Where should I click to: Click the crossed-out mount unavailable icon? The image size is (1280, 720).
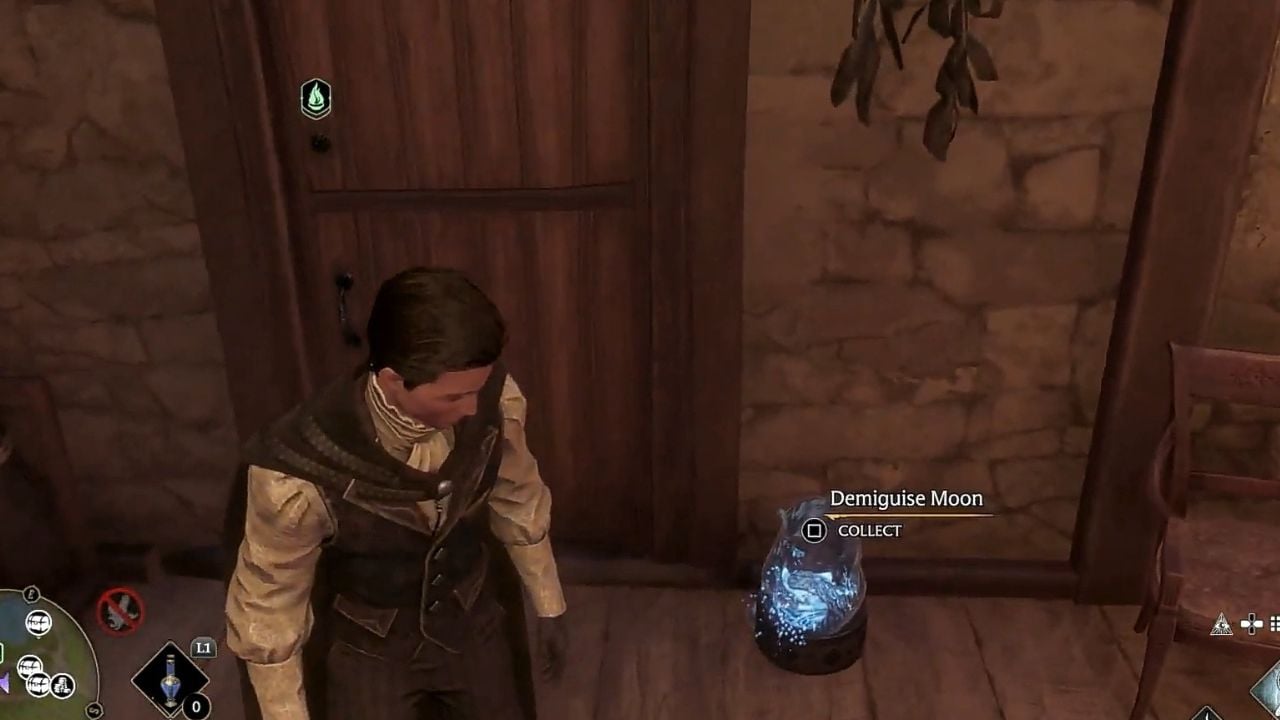tap(120, 610)
